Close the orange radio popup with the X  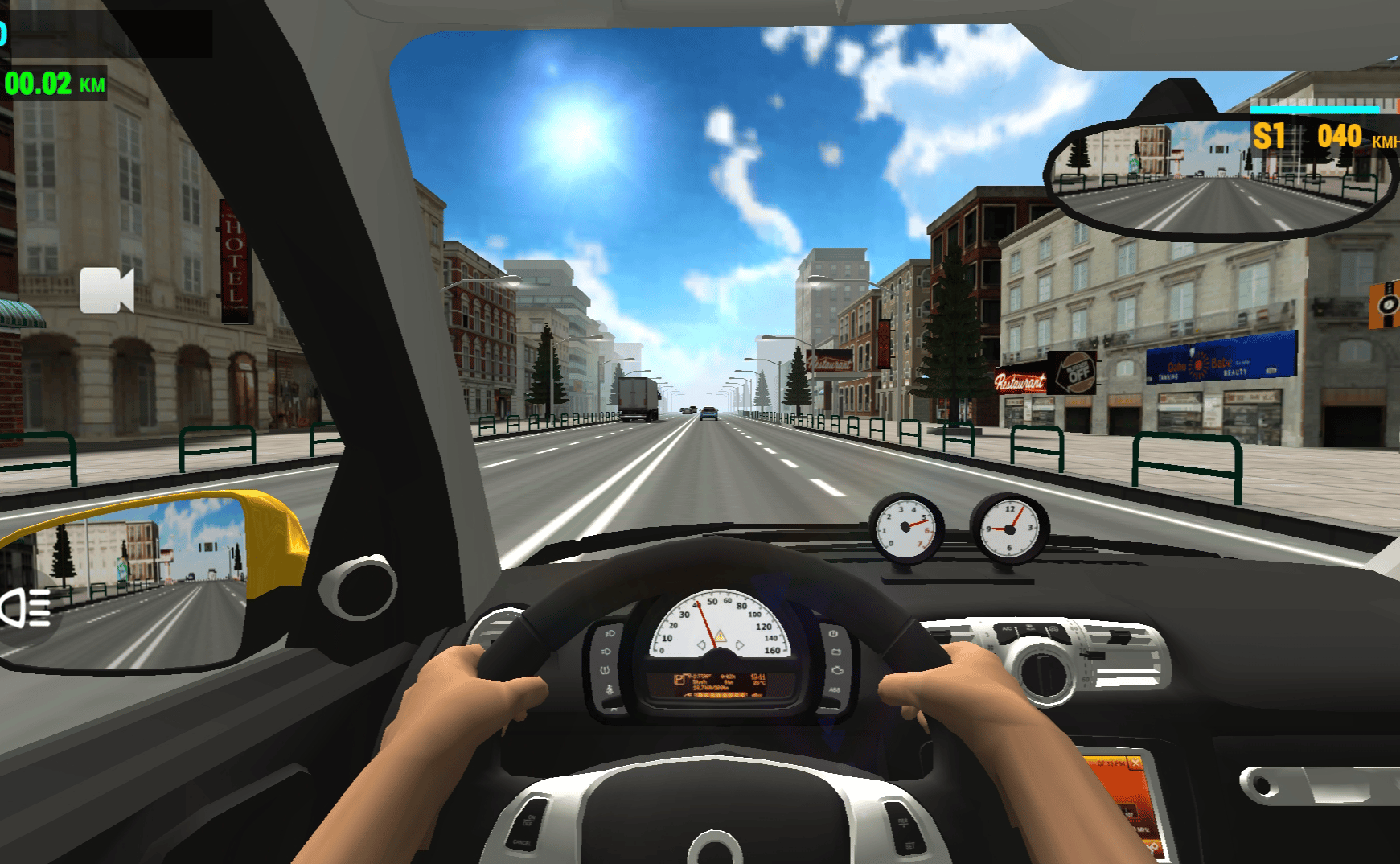tap(1135, 763)
